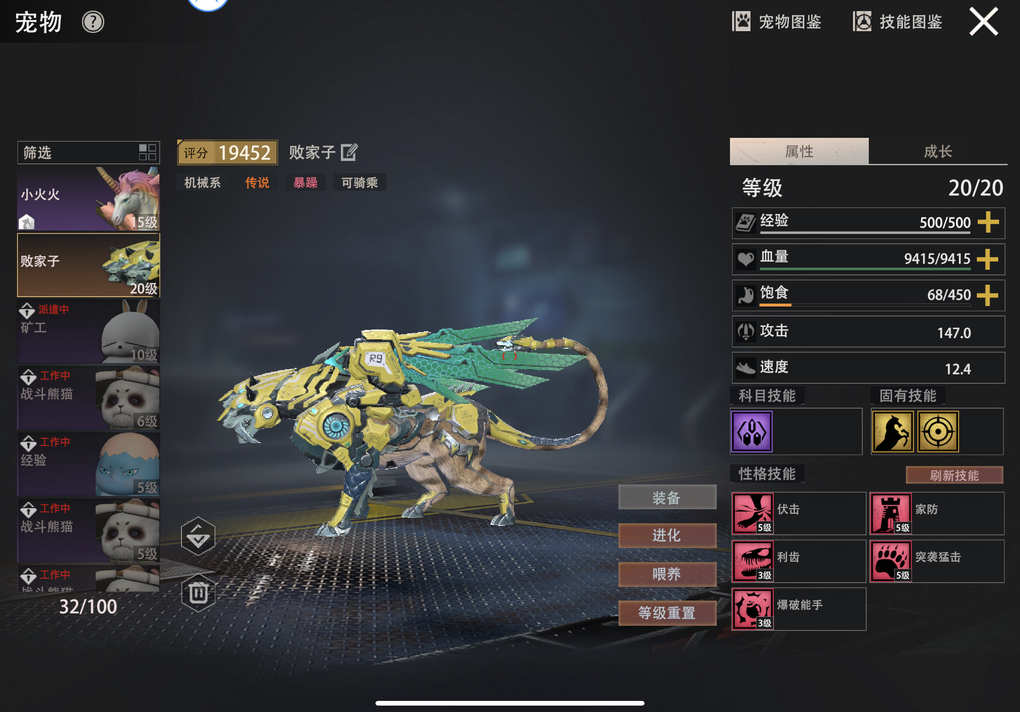Open the 装备 equipment button
This screenshot has height=712, width=1020.
(x=667, y=497)
